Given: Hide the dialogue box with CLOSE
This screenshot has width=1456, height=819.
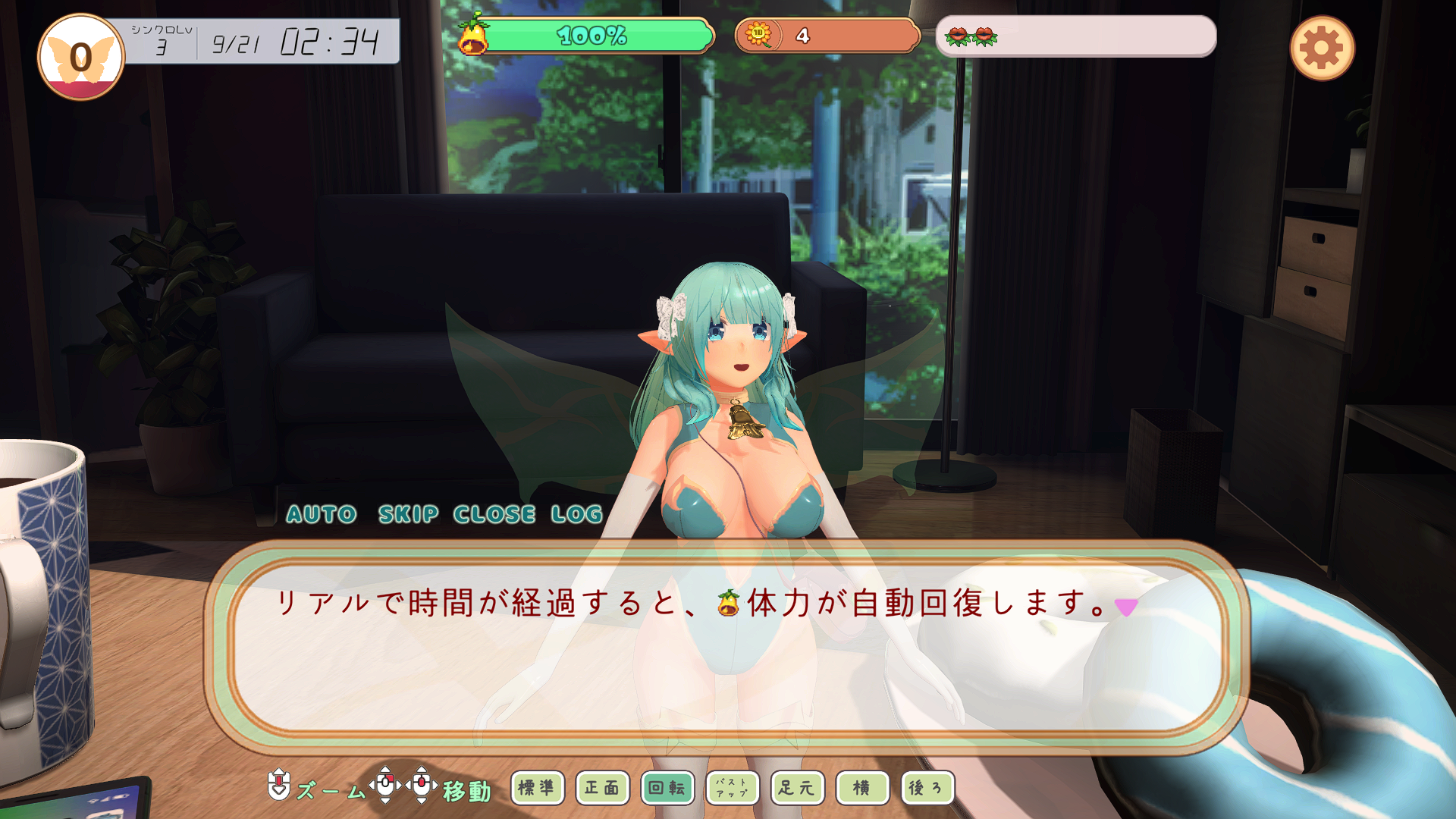Looking at the screenshot, I should [x=494, y=514].
